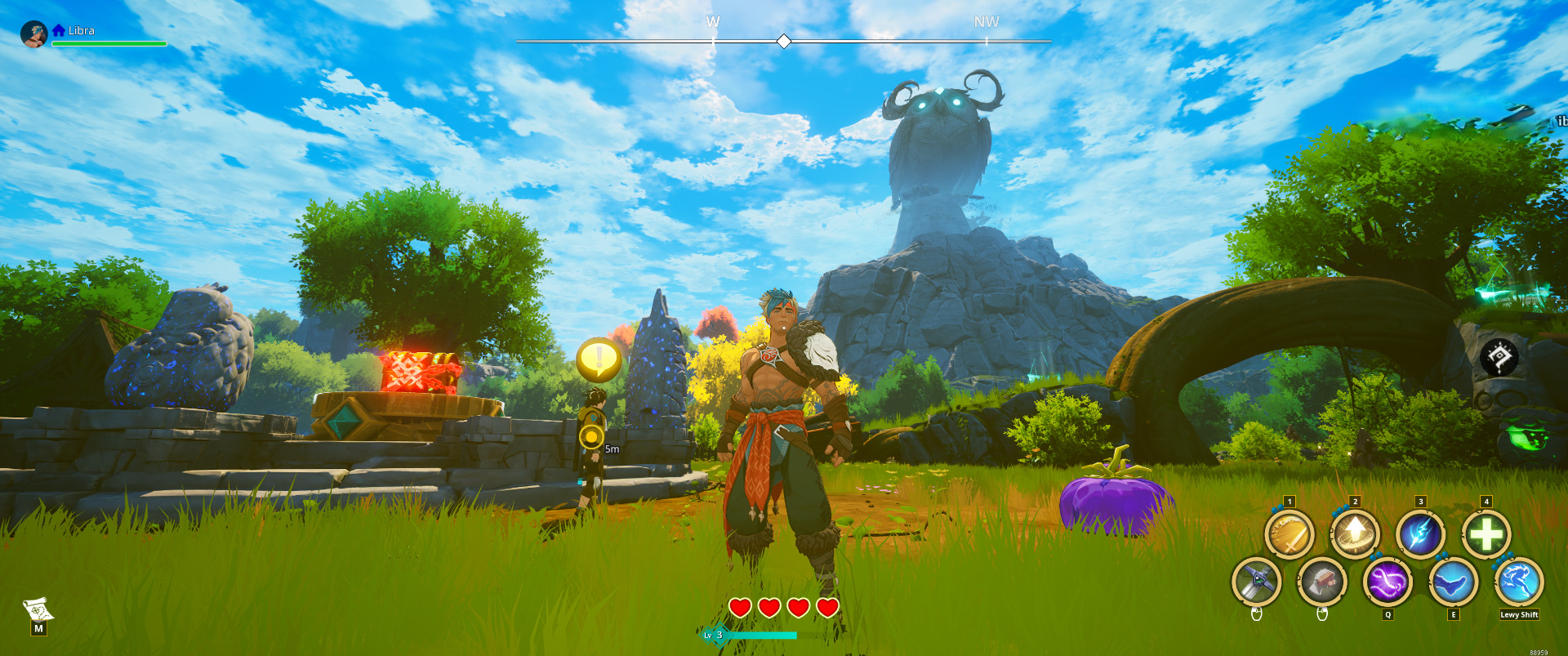Select the armored gauntlet fist icon
The height and width of the screenshot is (656, 1568).
pos(1322,582)
